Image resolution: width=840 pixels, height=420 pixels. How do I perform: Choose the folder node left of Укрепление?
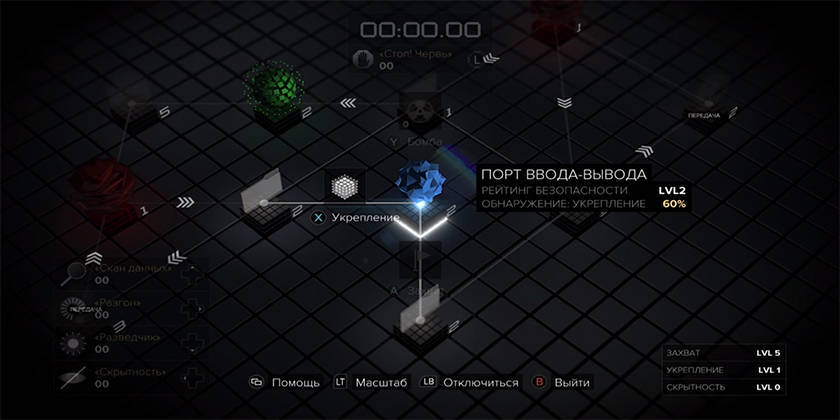pyautogui.click(x=264, y=192)
